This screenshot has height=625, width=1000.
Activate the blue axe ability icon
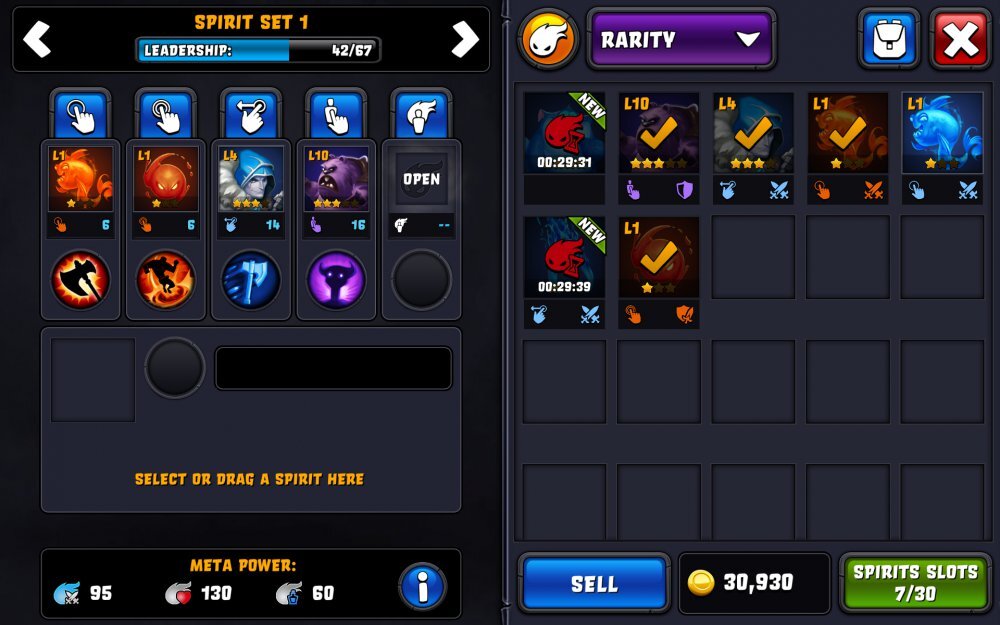251,279
